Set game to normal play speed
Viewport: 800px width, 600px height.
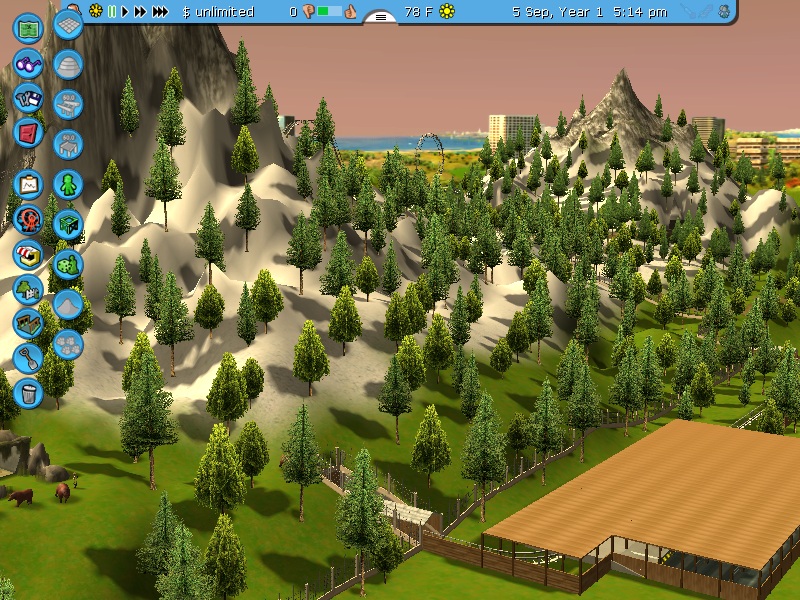click(x=125, y=12)
